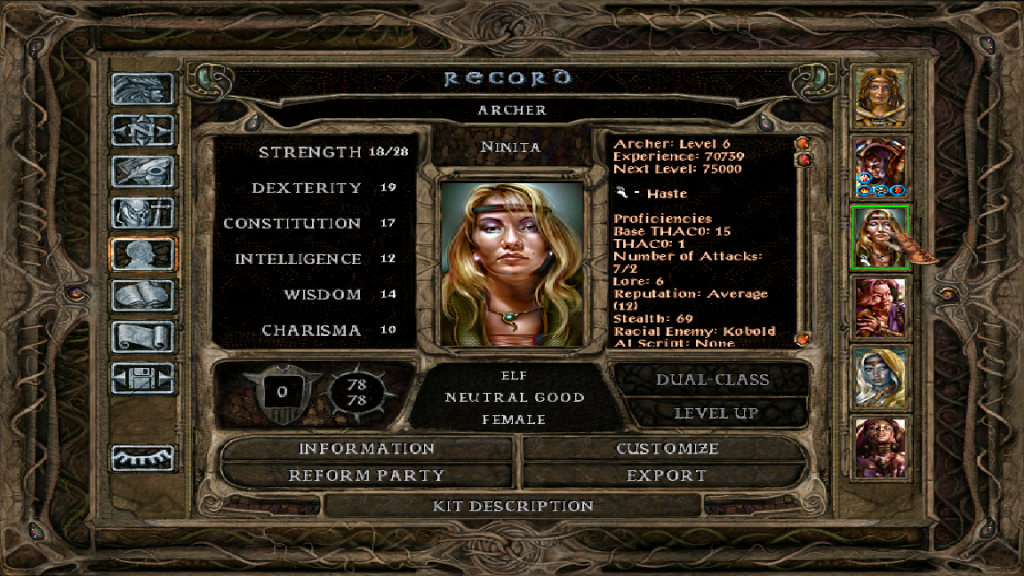This screenshot has height=576, width=1024.
Task: Open the Customize options
Action: (x=666, y=449)
